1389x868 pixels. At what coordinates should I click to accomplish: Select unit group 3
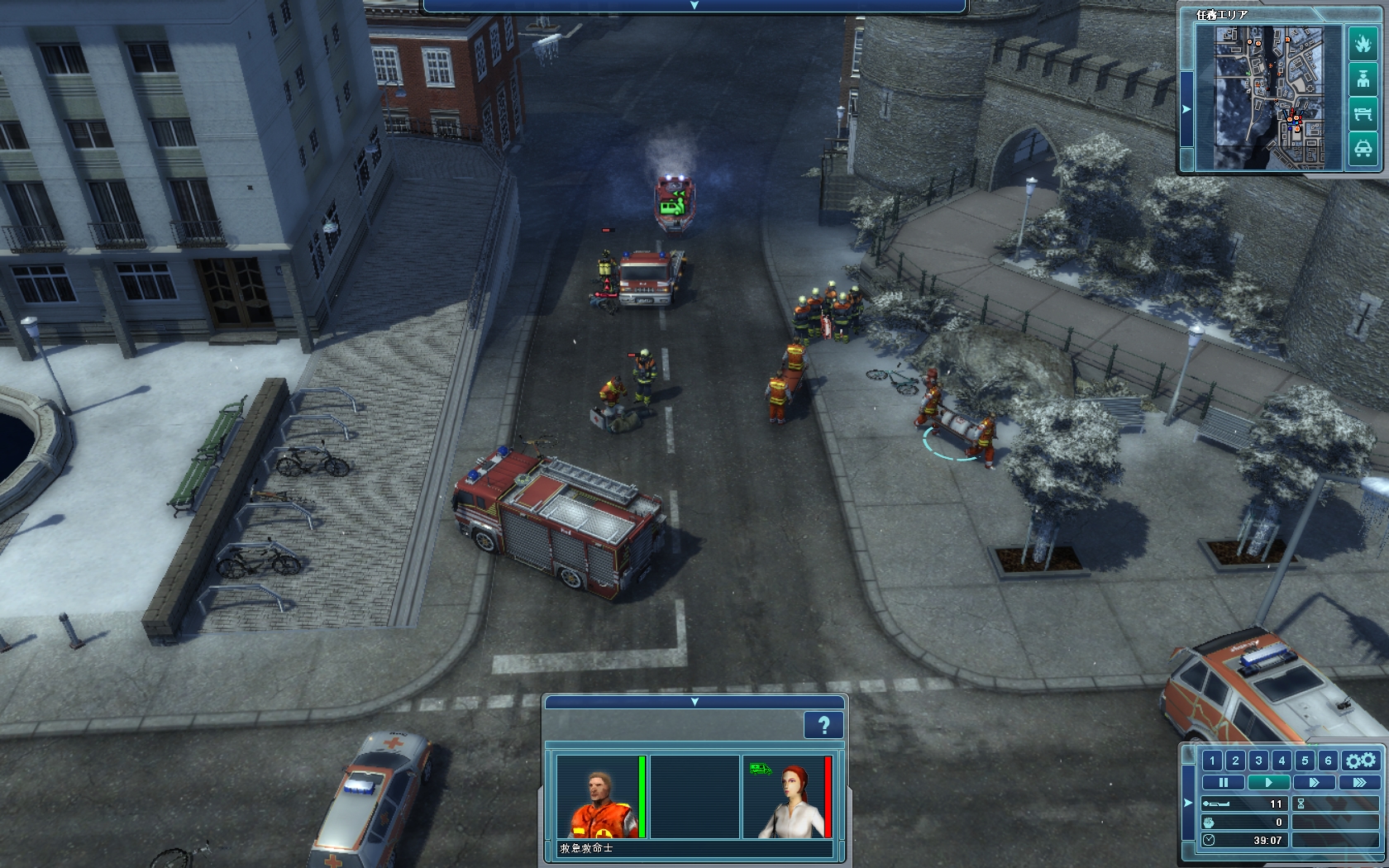pyautogui.click(x=1258, y=761)
